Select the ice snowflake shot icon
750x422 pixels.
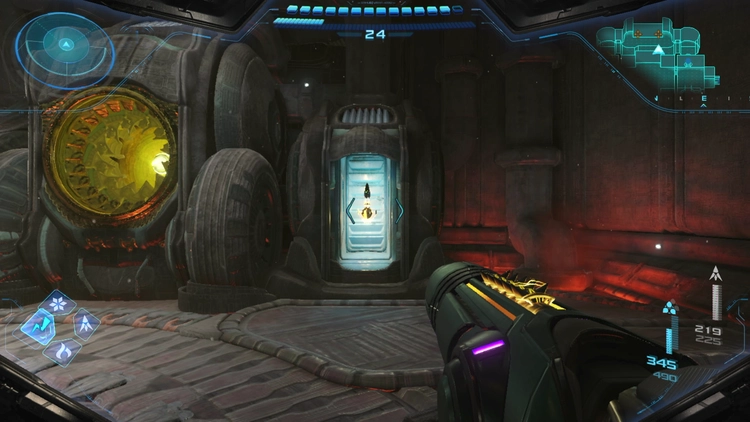(x=60, y=301)
